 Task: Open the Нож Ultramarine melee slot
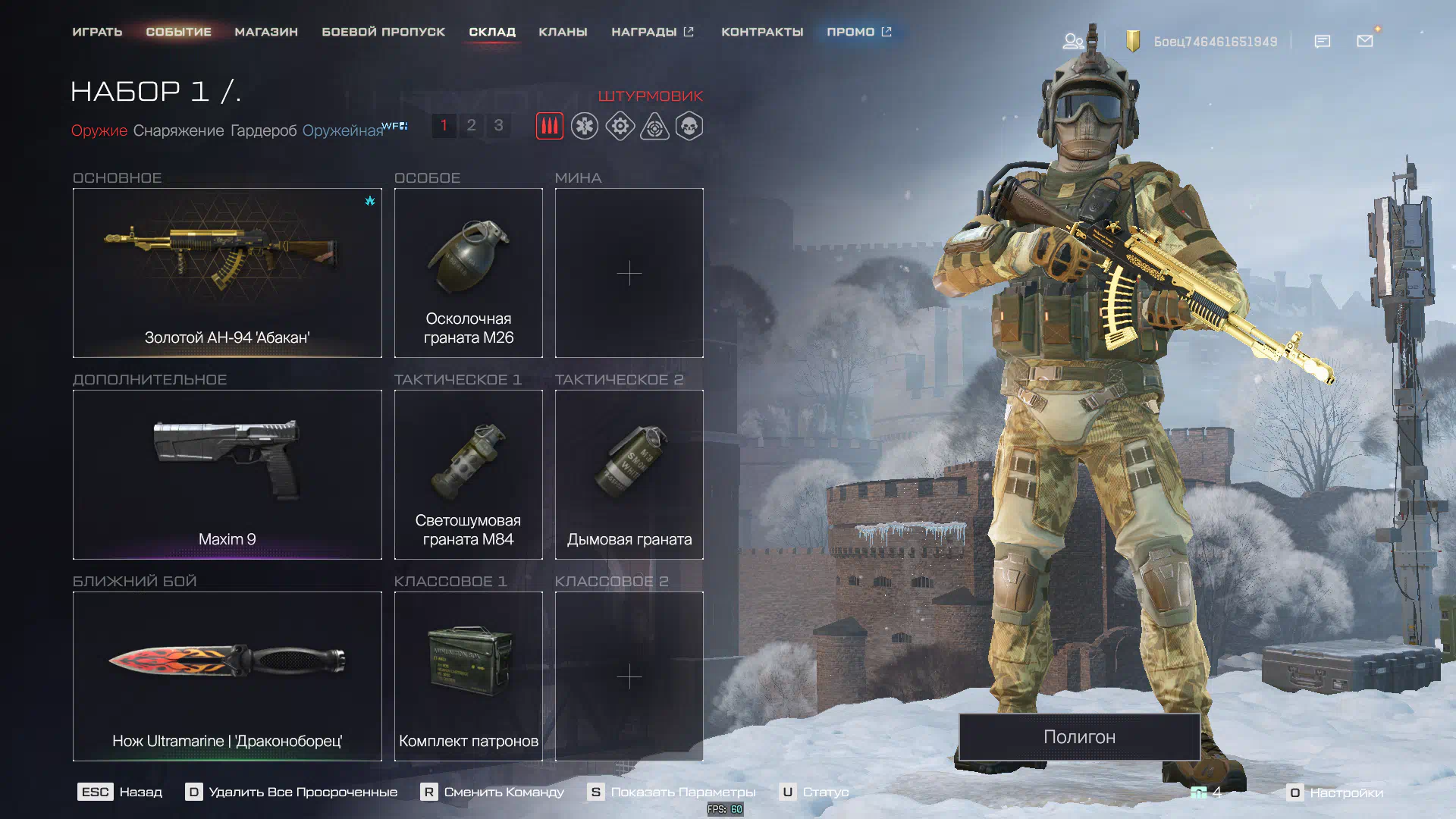coord(227,676)
